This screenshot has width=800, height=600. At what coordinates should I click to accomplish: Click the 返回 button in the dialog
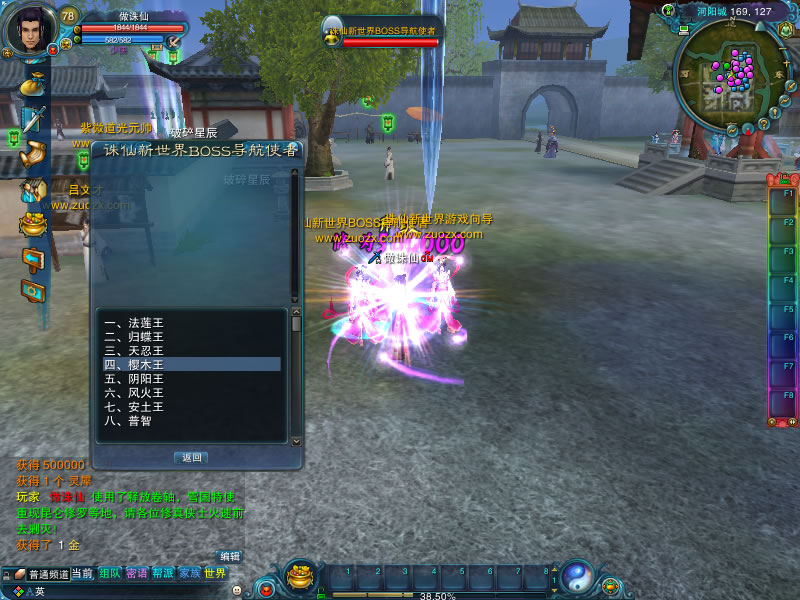190,457
